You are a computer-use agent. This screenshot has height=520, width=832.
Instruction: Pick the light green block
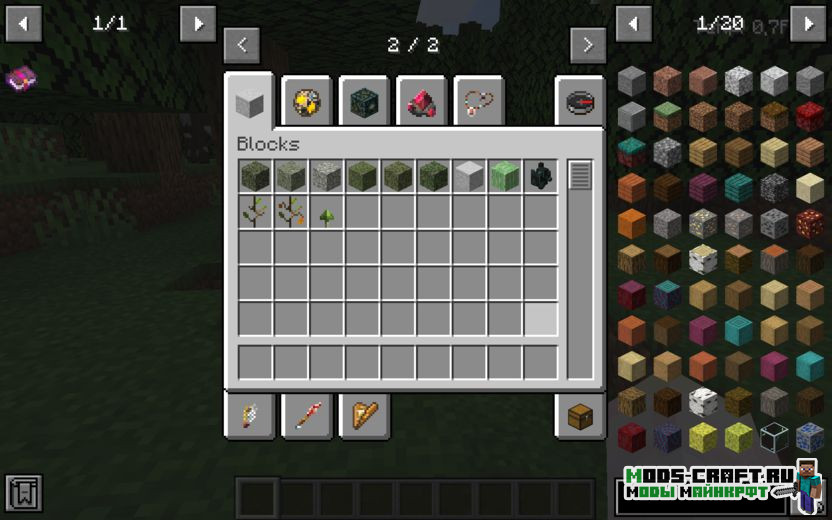click(x=505, y=176)
